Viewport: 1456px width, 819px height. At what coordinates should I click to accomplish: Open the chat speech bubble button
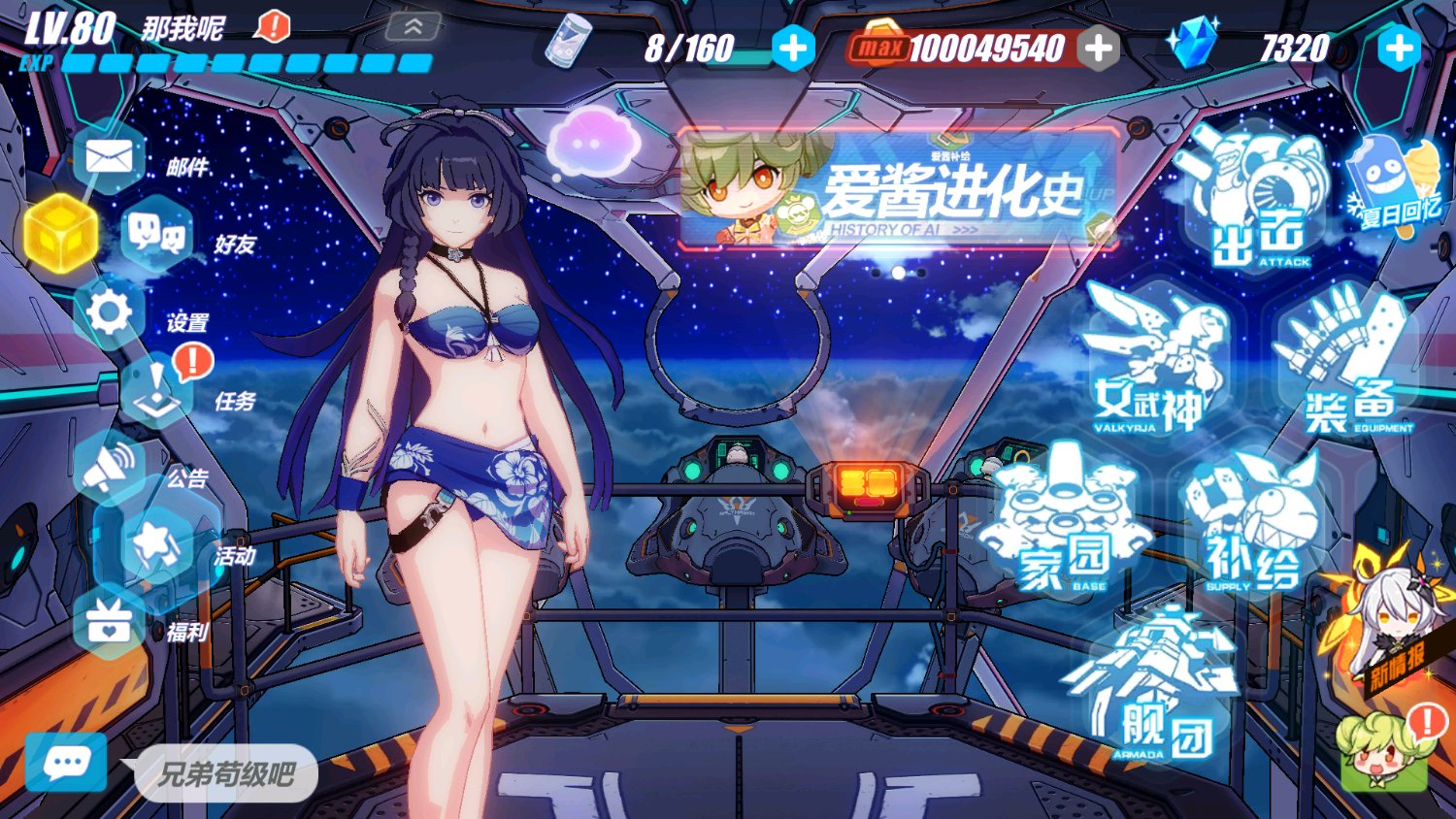(66, 763)
